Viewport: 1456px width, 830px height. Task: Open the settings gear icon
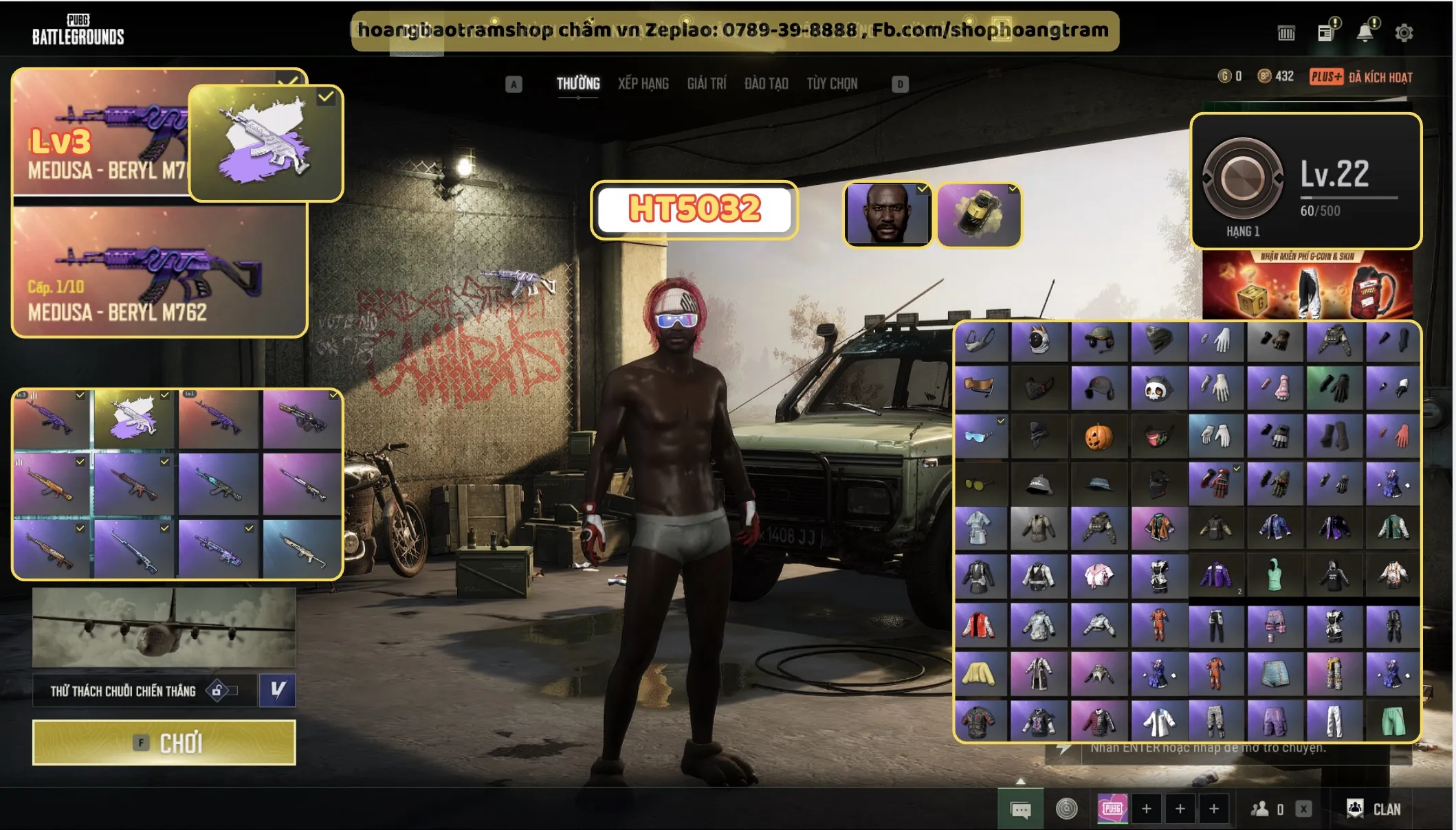[1404, 33]
